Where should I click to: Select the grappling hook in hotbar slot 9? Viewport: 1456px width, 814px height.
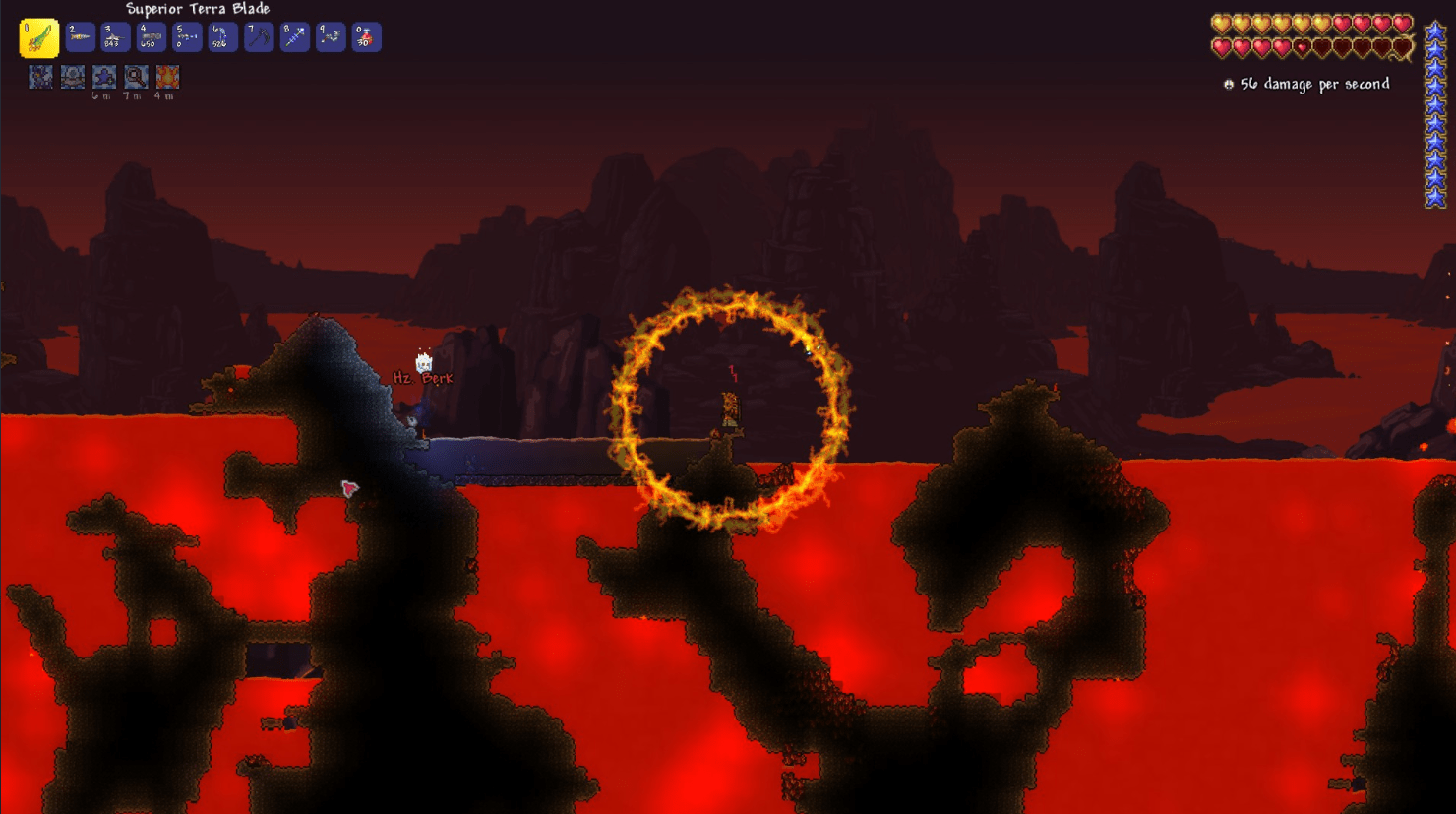[330, 36]
